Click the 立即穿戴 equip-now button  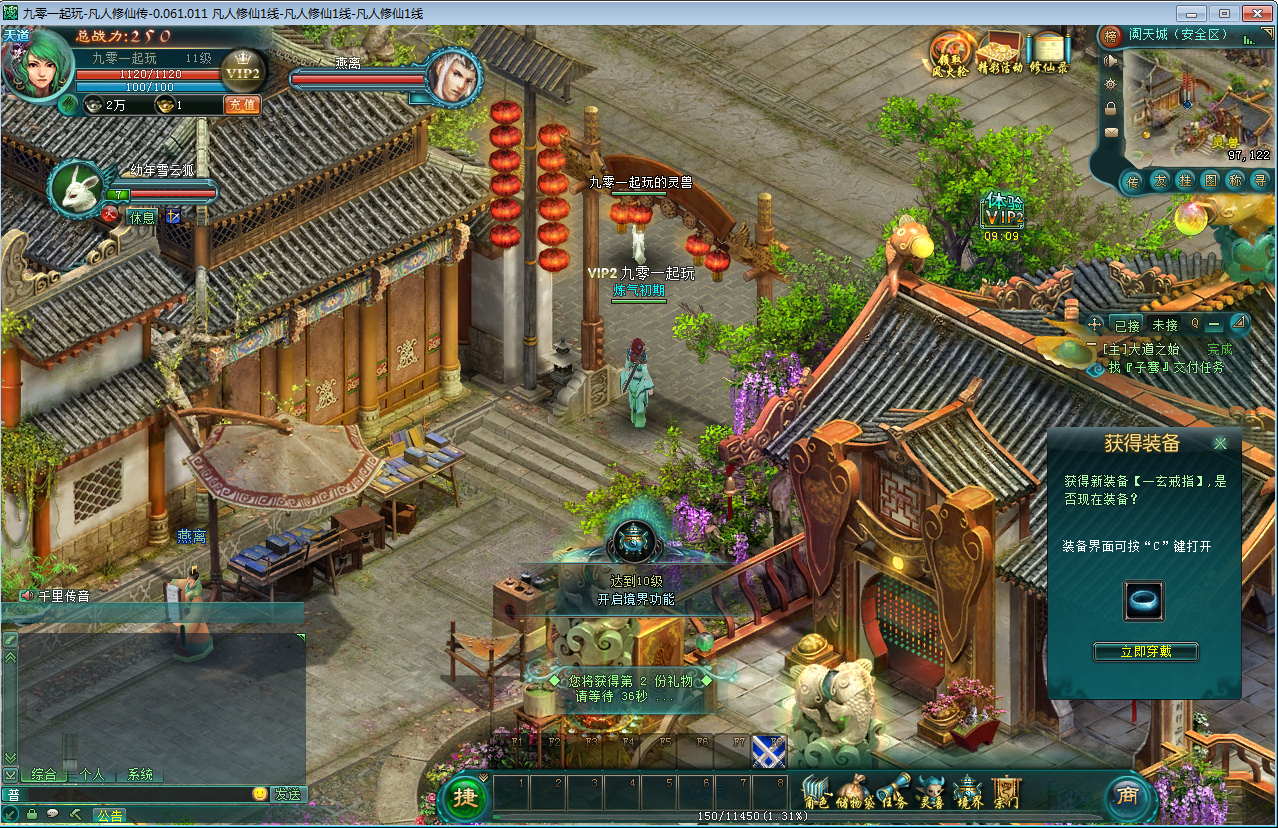(1145, 652)
